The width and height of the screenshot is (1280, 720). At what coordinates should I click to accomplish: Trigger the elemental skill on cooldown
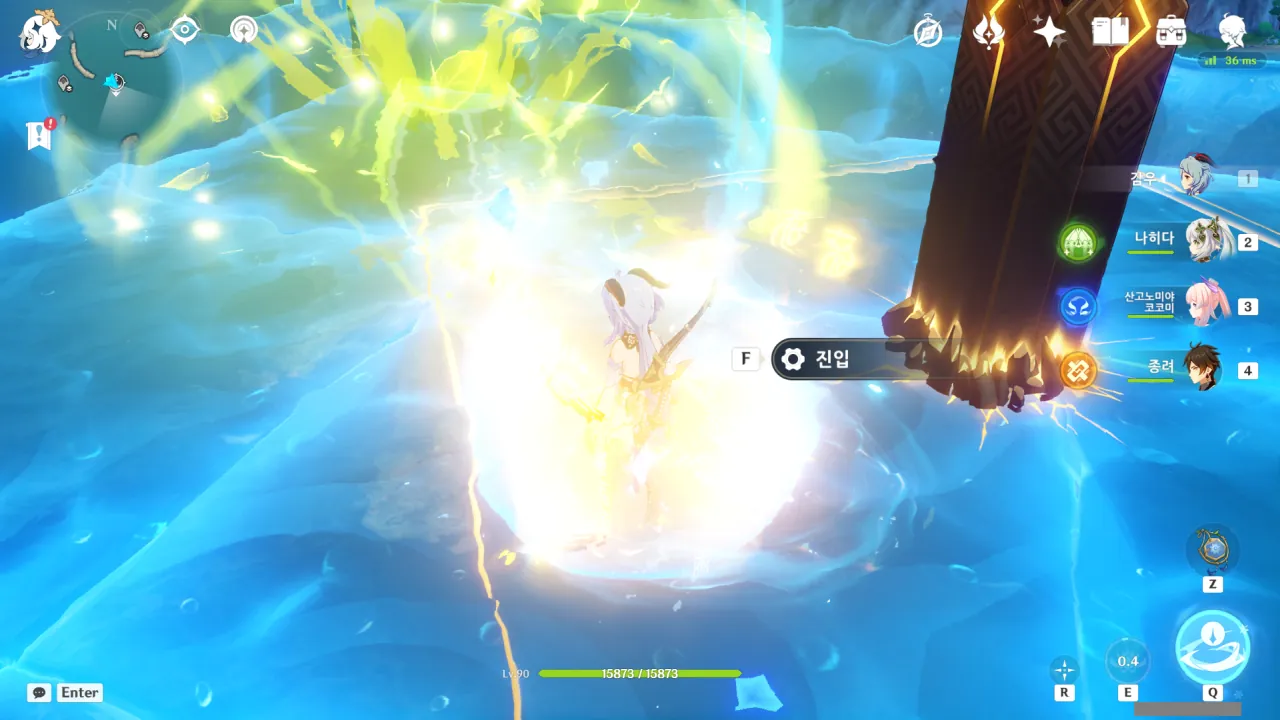(1128, 661)
